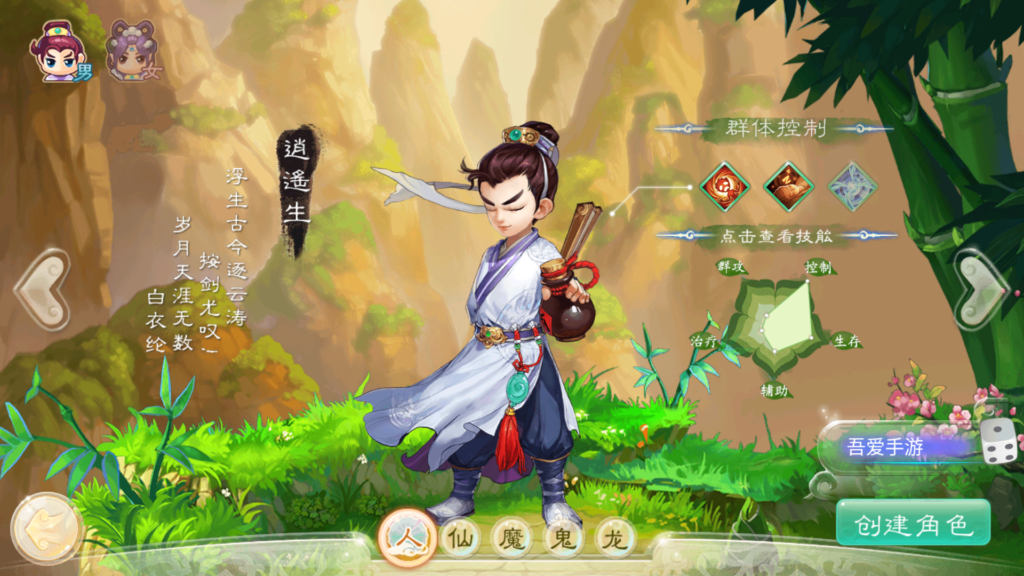Click the 创建角色 create character button
The height and width of the screenshot is (576, 1024).
tap(913, 523)
